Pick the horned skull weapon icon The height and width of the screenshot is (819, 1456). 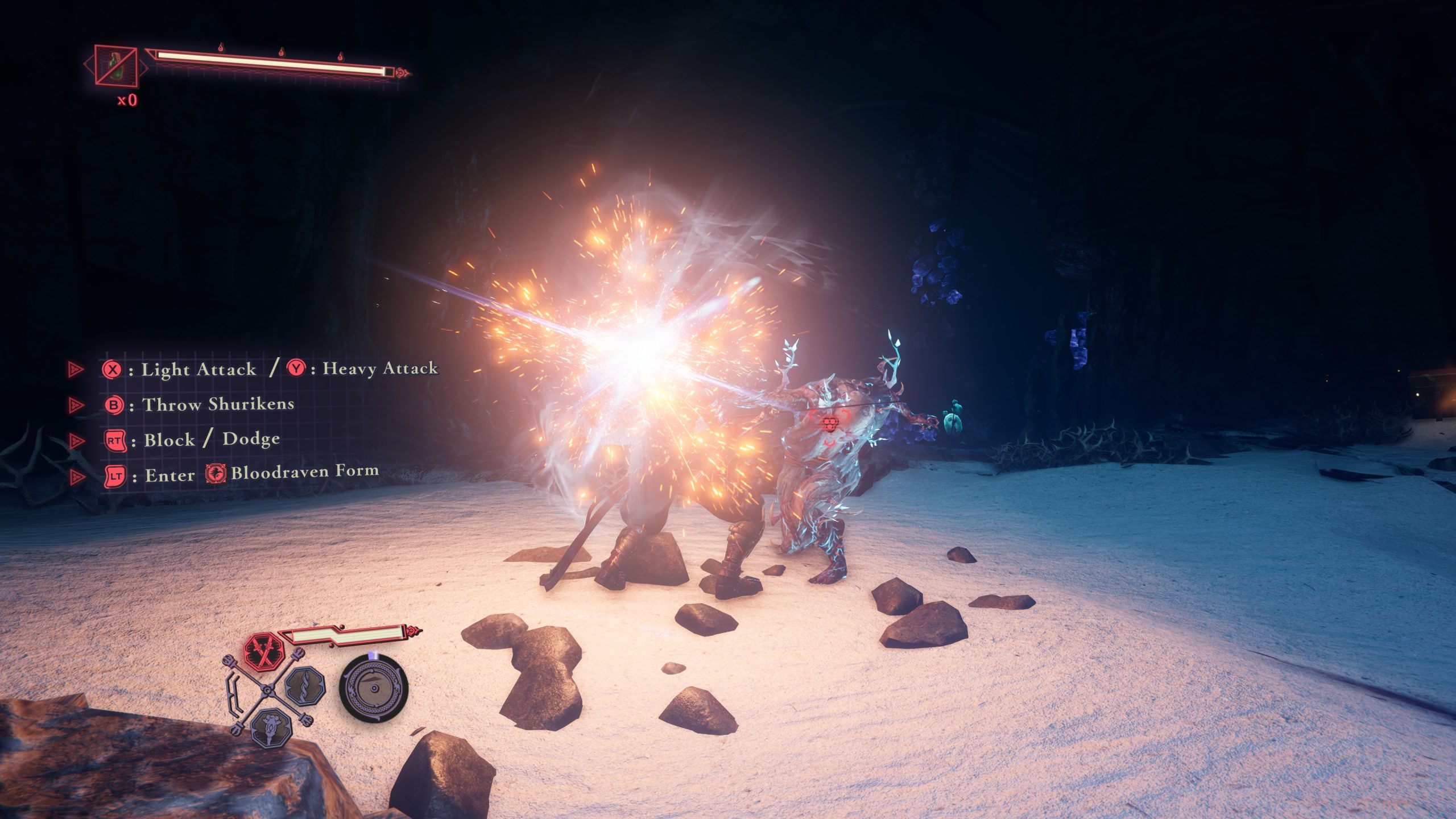[271, 727]
